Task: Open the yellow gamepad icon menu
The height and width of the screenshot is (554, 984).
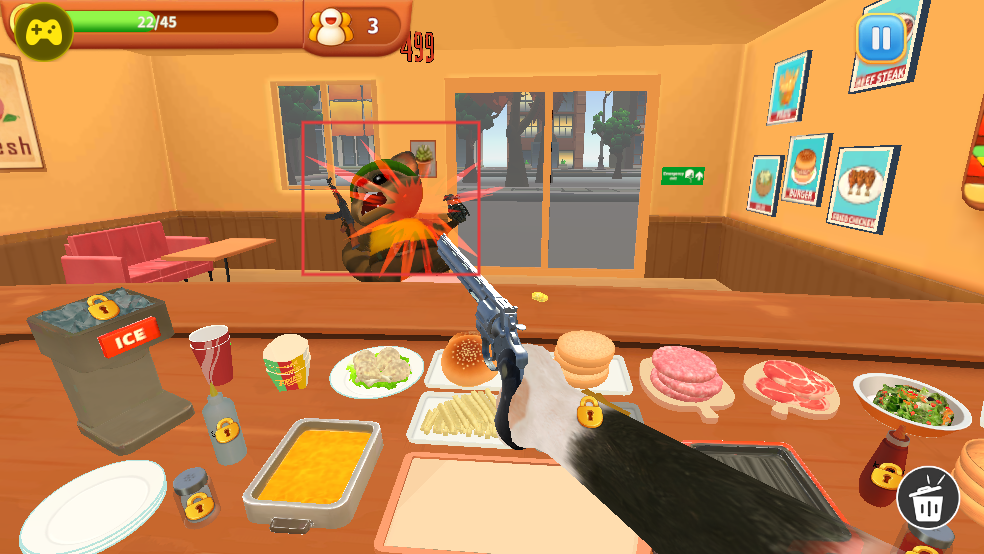Action: click(43, 32)
